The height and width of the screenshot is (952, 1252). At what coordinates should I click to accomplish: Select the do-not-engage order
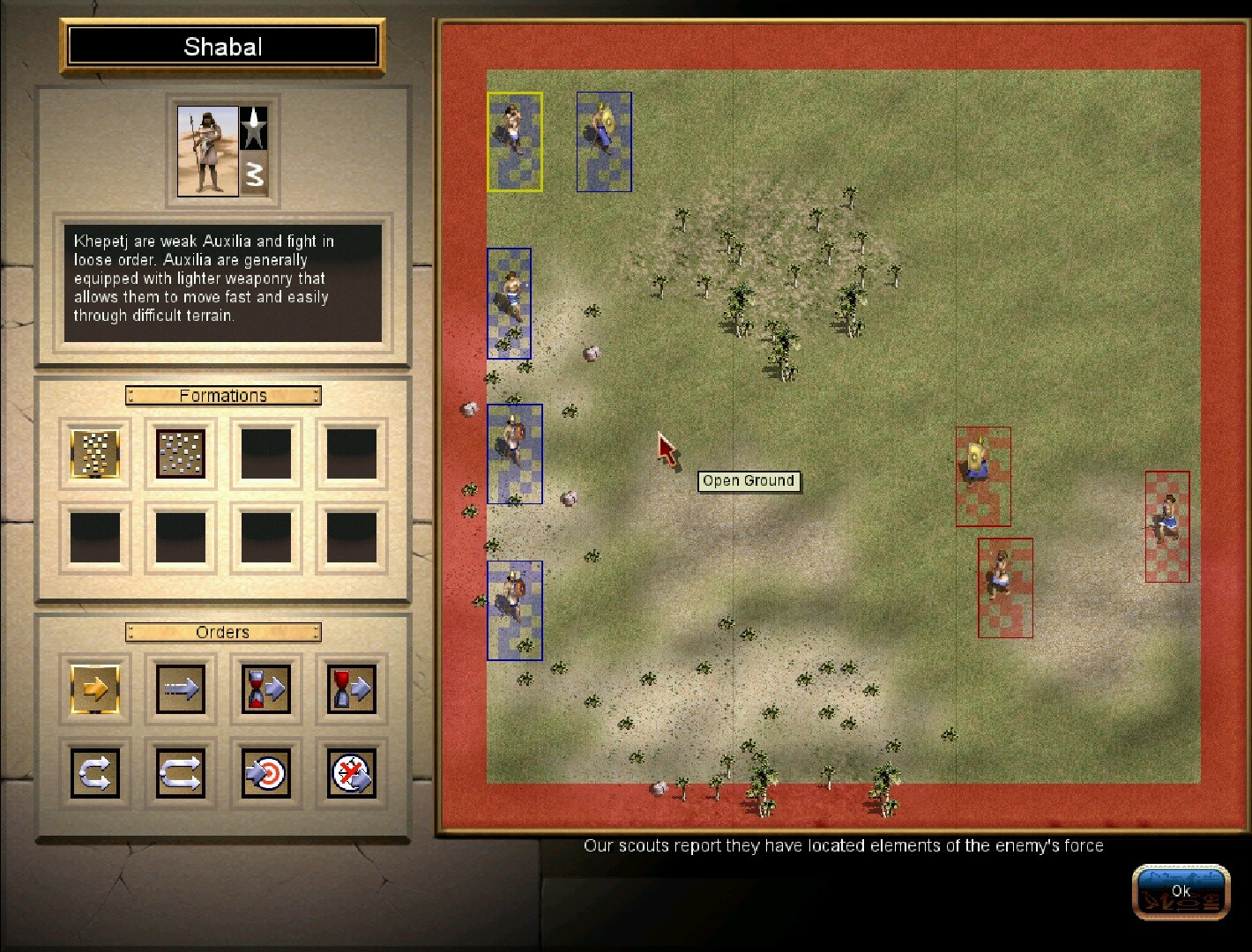(x=349, y=773)
